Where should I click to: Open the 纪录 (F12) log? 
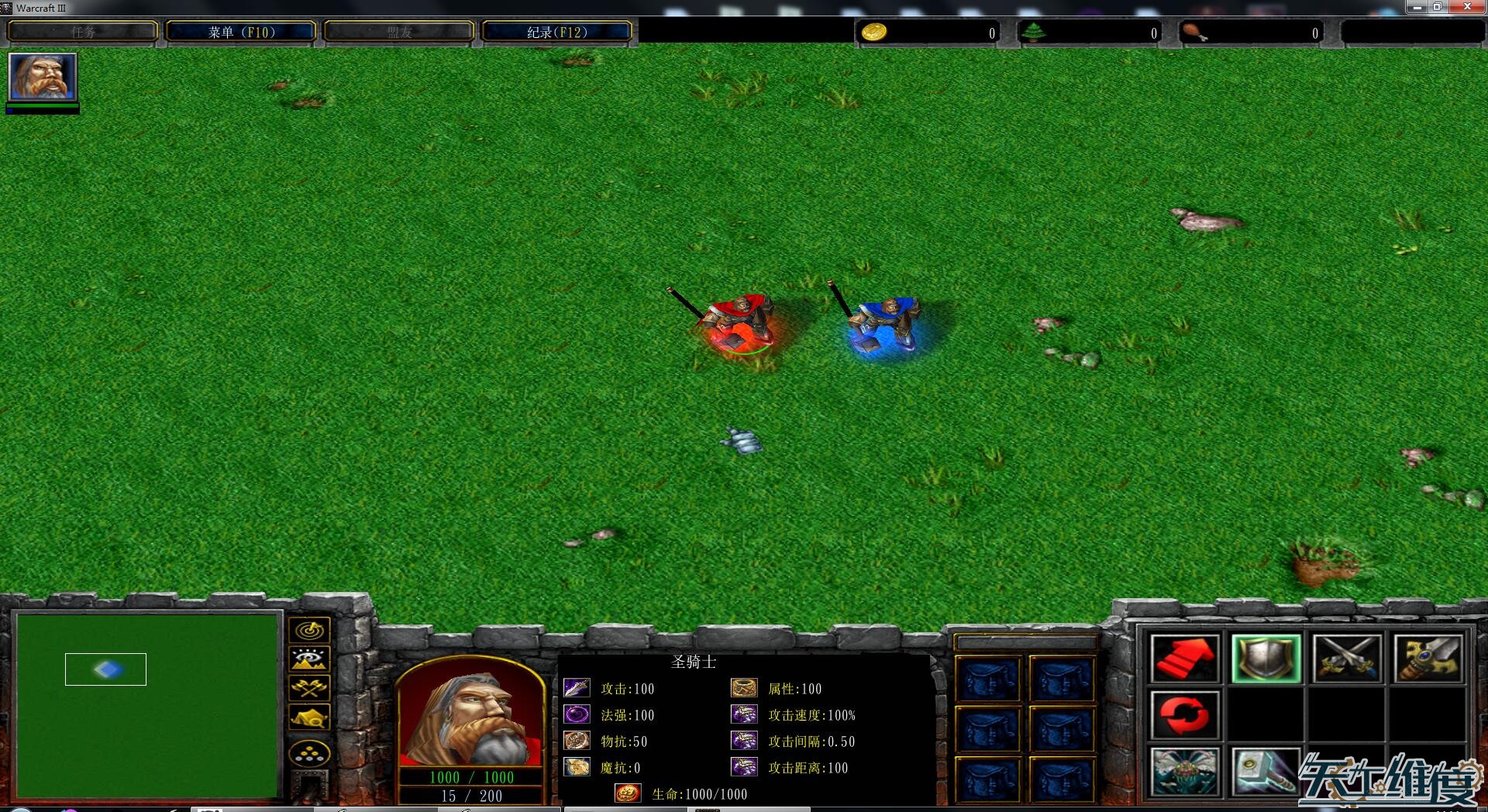[x=556, y=32]
